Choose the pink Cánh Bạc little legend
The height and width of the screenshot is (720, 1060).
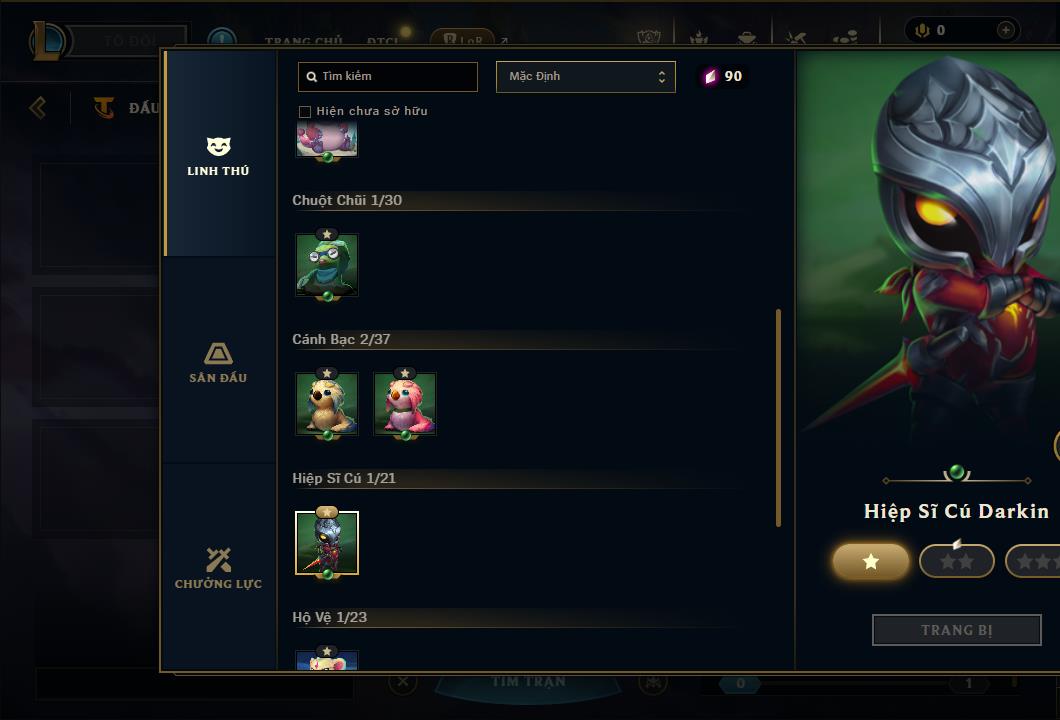point(405,404)
